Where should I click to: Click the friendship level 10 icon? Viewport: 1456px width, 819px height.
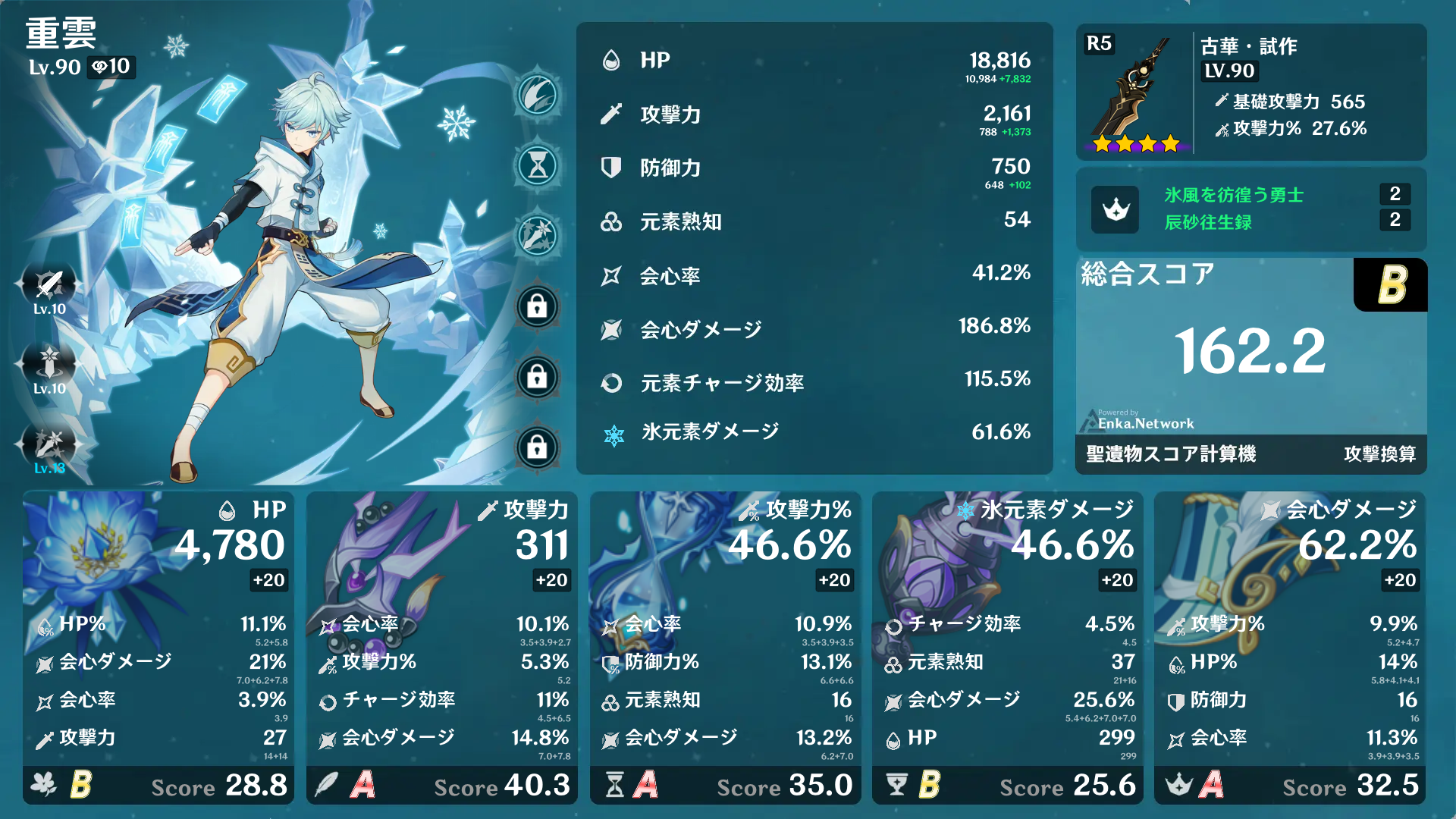[111, 67]
